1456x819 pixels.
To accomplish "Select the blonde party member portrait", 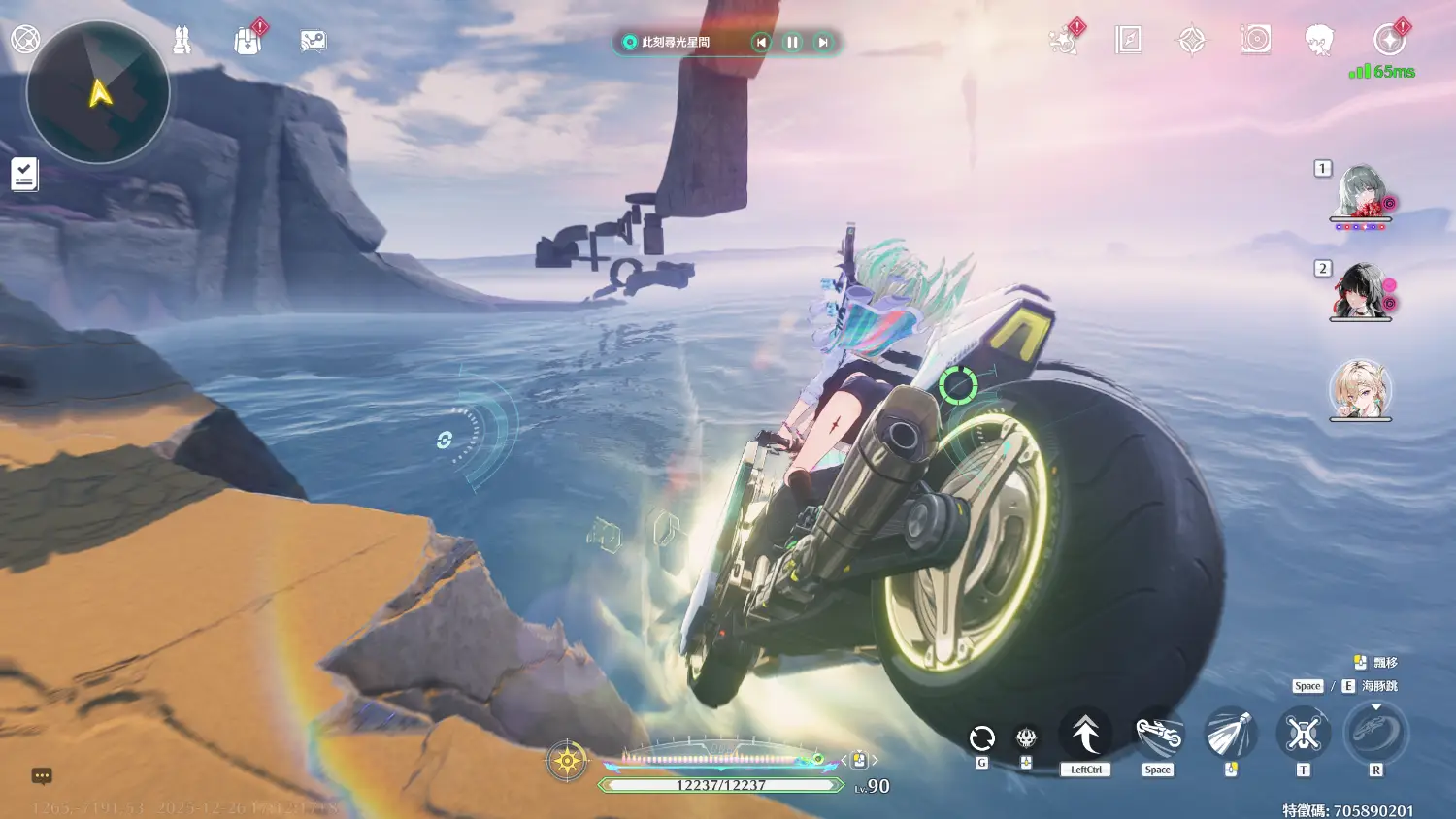I will pyautogui.click(x=1360, y=390).
